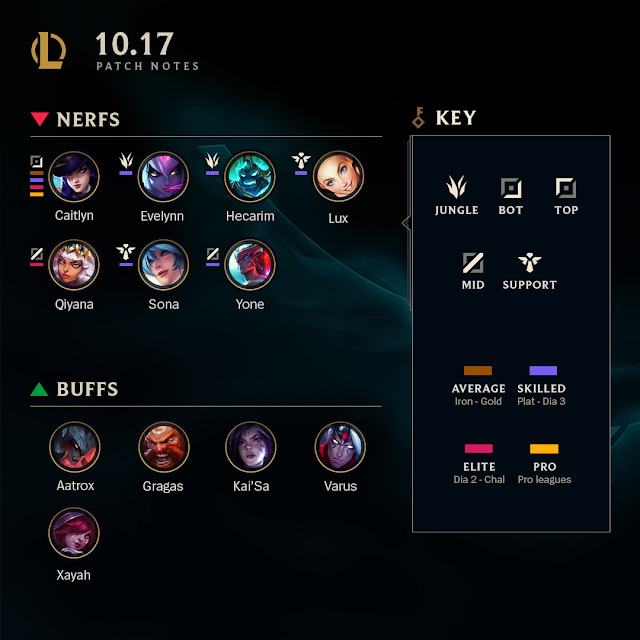Choose the Top role icon in the Key
640x640 pixels.
[x=566, y=187]
